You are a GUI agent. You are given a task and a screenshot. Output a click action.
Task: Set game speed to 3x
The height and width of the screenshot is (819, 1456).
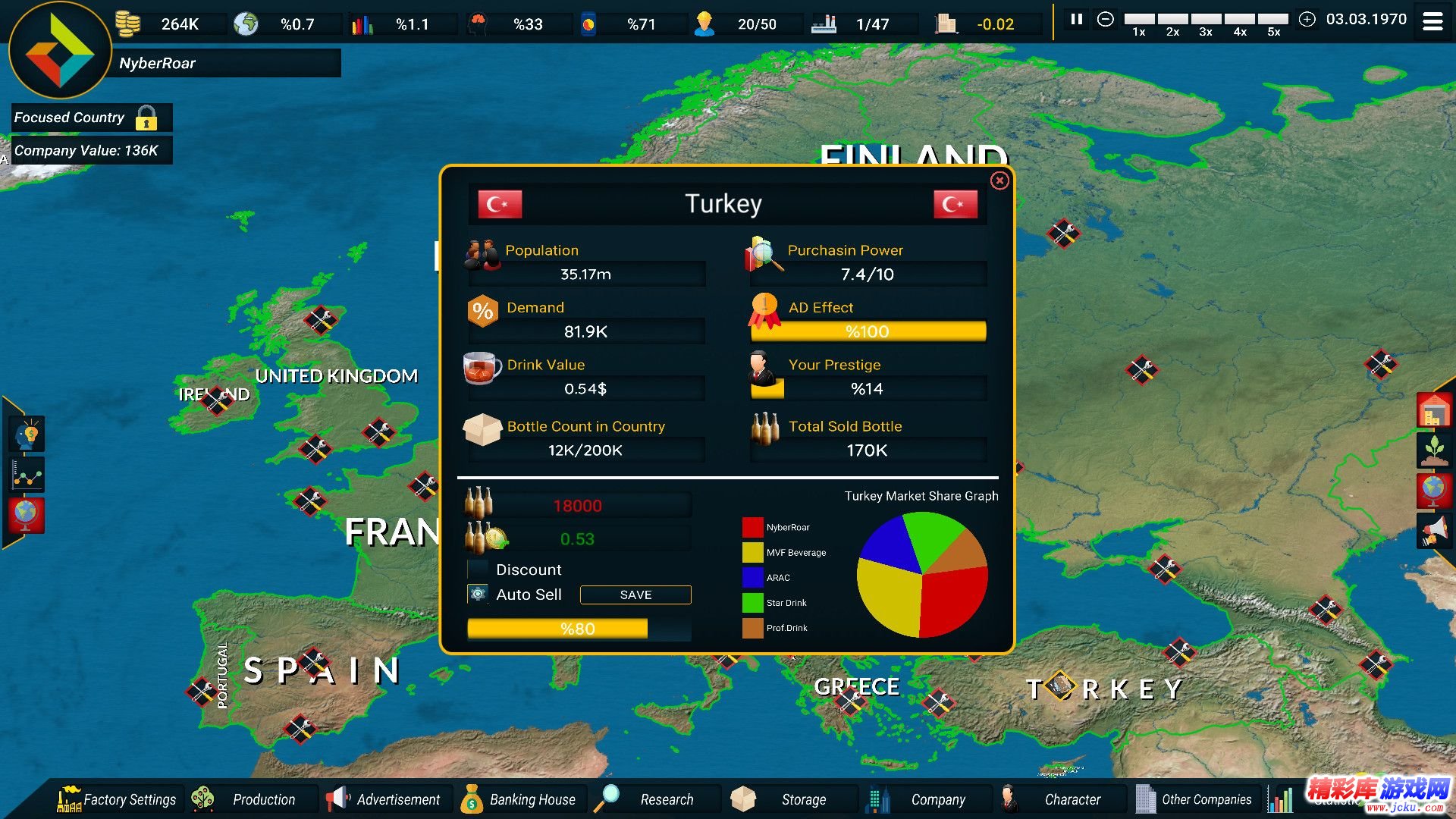1205,20
